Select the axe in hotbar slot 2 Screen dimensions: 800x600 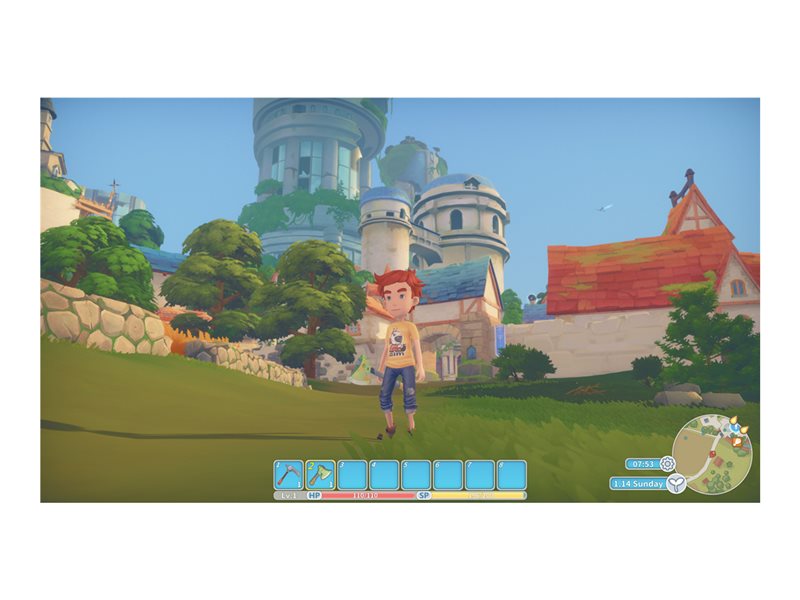coord(320,474)
